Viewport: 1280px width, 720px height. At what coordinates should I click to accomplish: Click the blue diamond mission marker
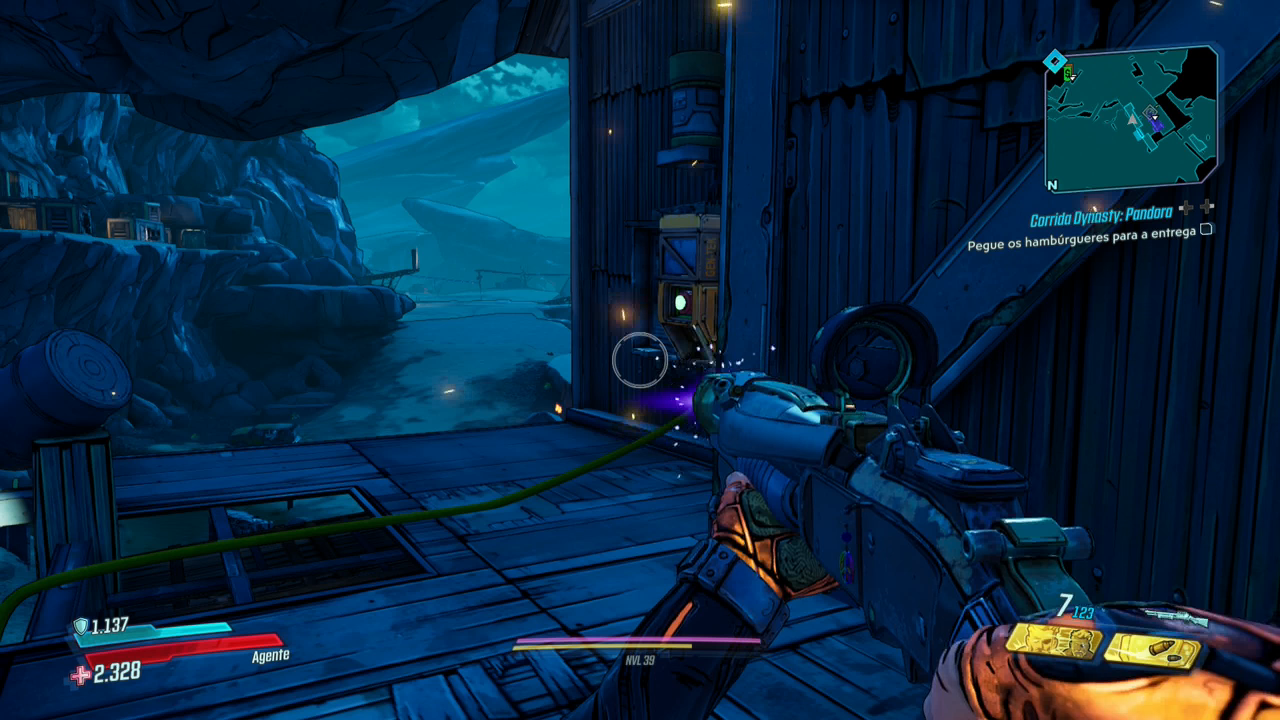pyautogui.click(x=1053, y=63)
